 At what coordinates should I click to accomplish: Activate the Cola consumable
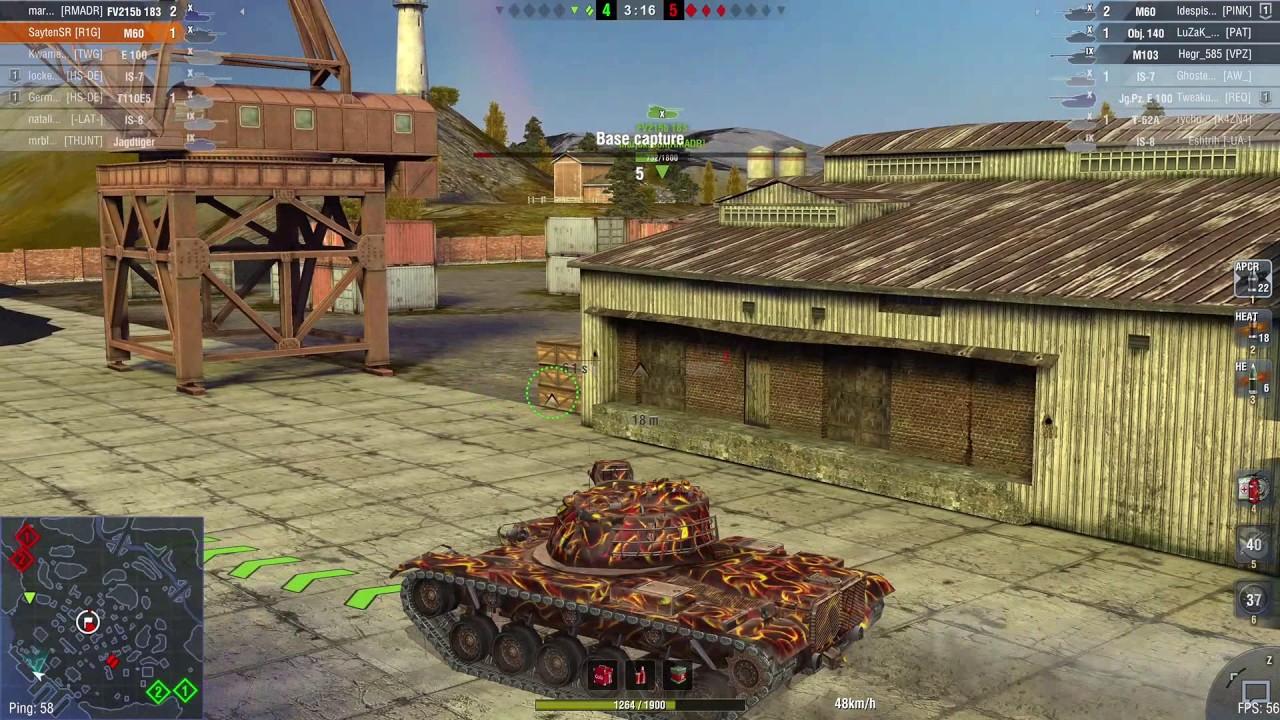(603, 677)
